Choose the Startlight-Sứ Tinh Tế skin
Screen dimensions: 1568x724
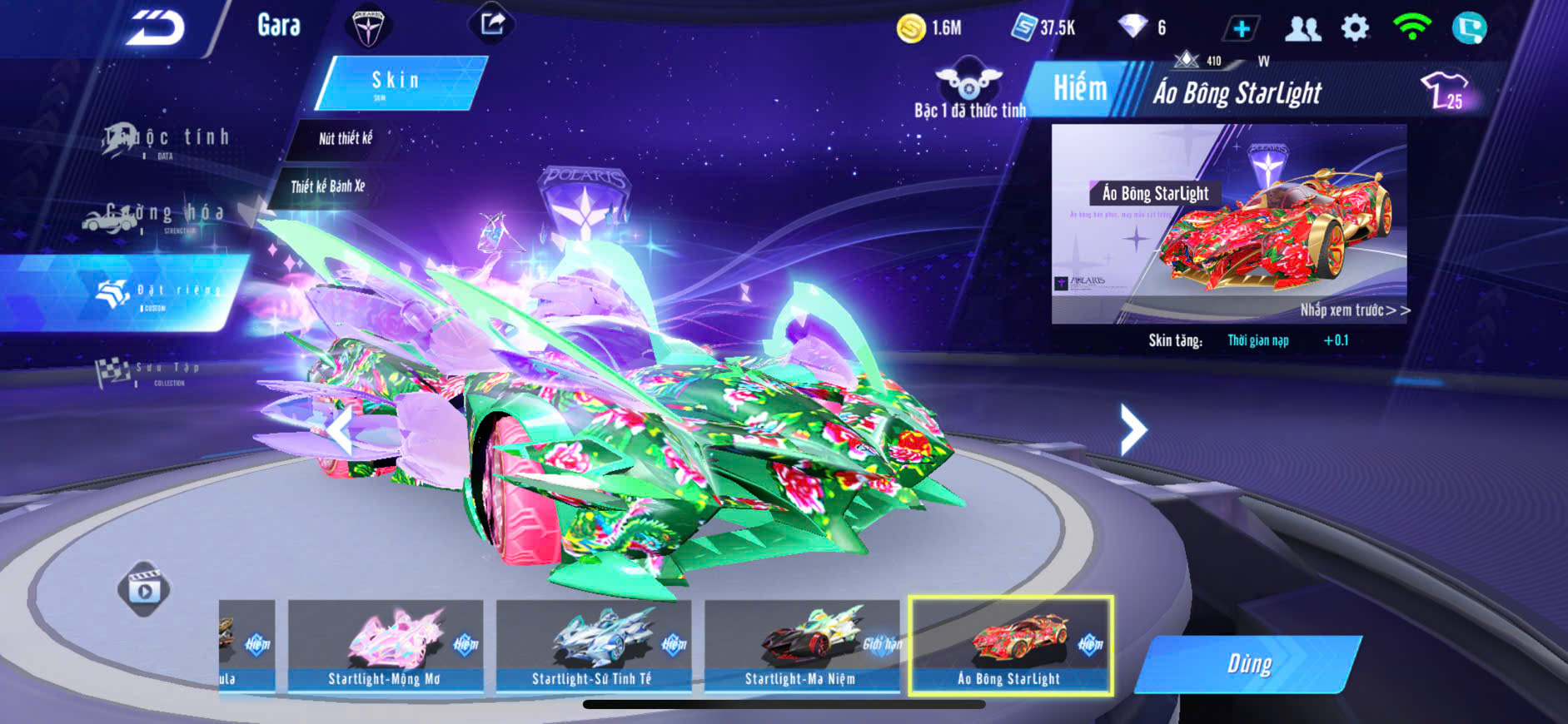pos(593,646)
